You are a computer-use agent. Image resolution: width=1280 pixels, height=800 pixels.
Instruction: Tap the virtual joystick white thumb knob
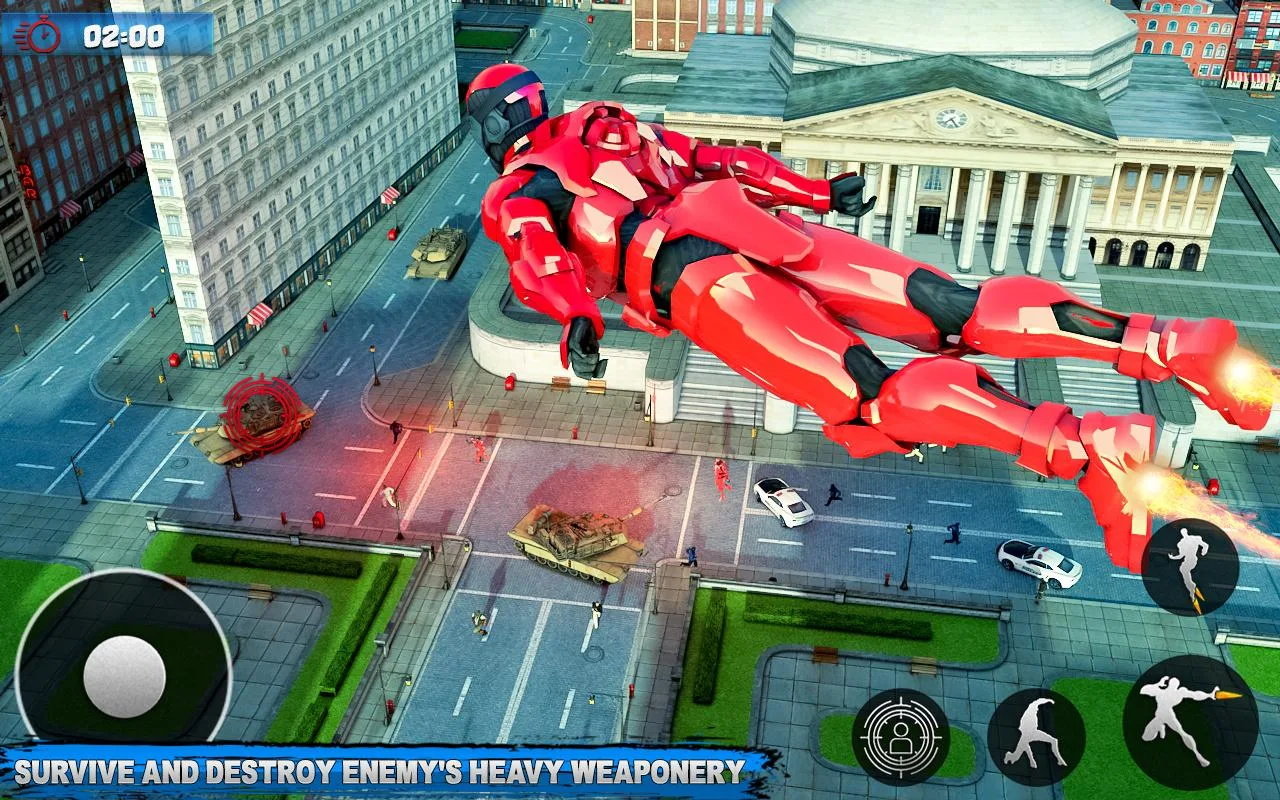coord(124,677)
